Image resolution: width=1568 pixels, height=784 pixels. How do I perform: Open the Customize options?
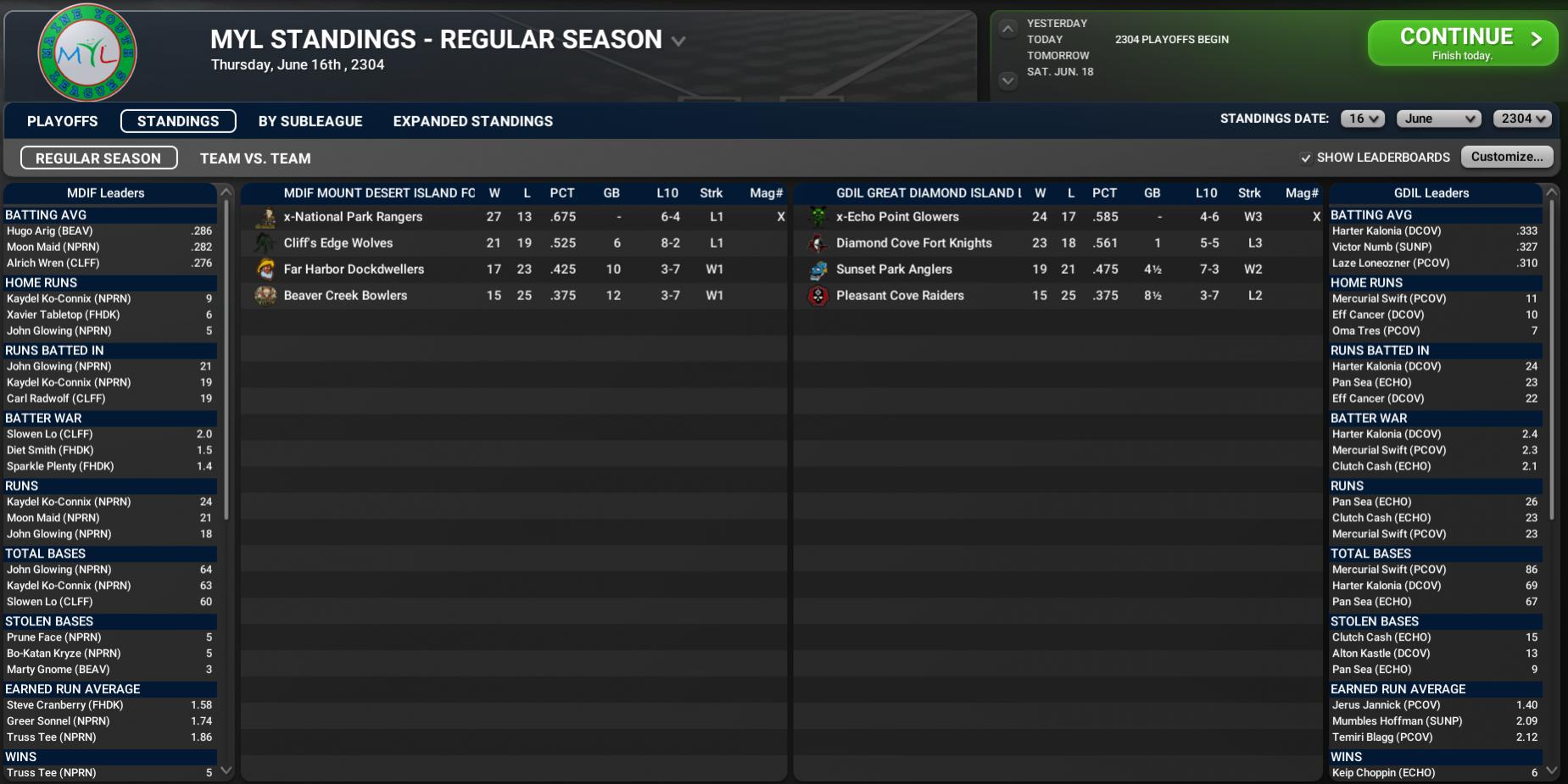[x=1506, y=157]
